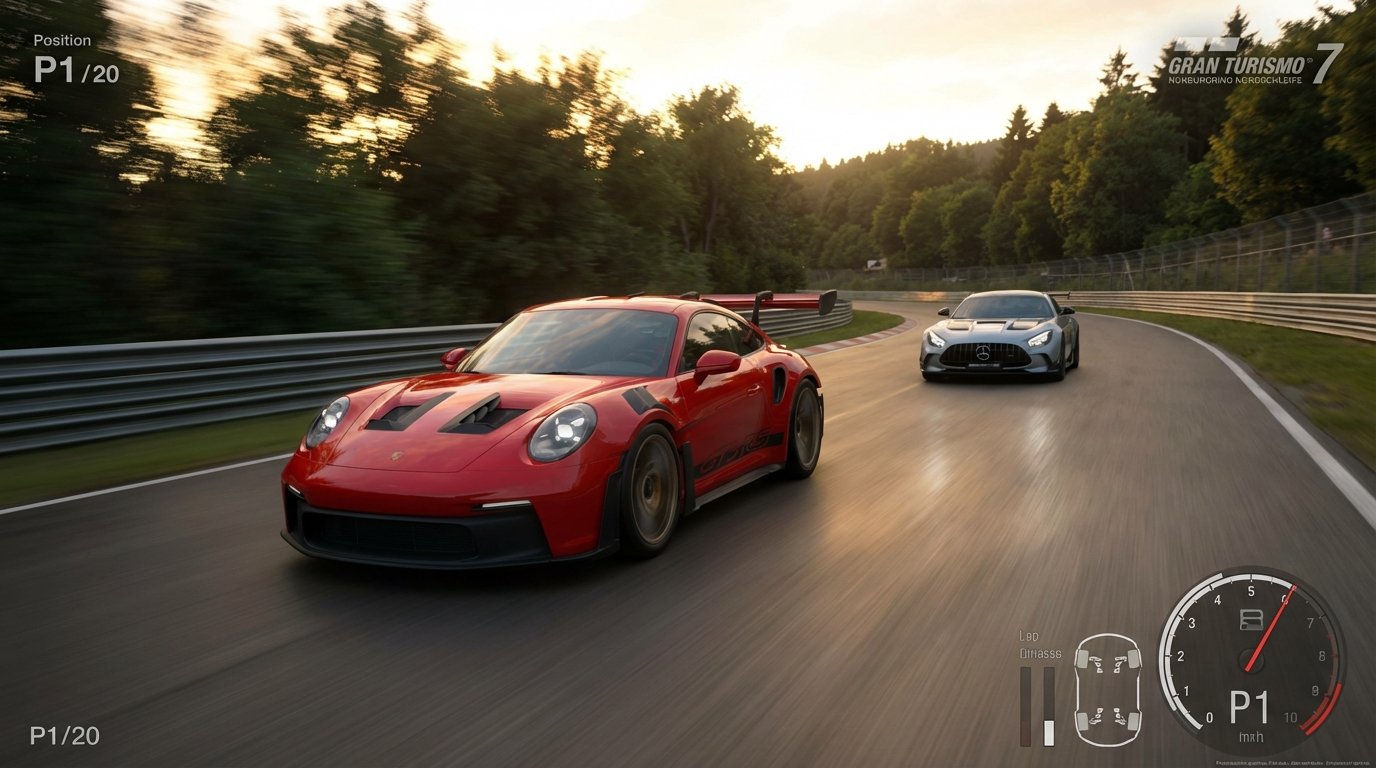Toggle the Lap progress bar
The image size is (1376, 768).
[x=1026, y=706]
